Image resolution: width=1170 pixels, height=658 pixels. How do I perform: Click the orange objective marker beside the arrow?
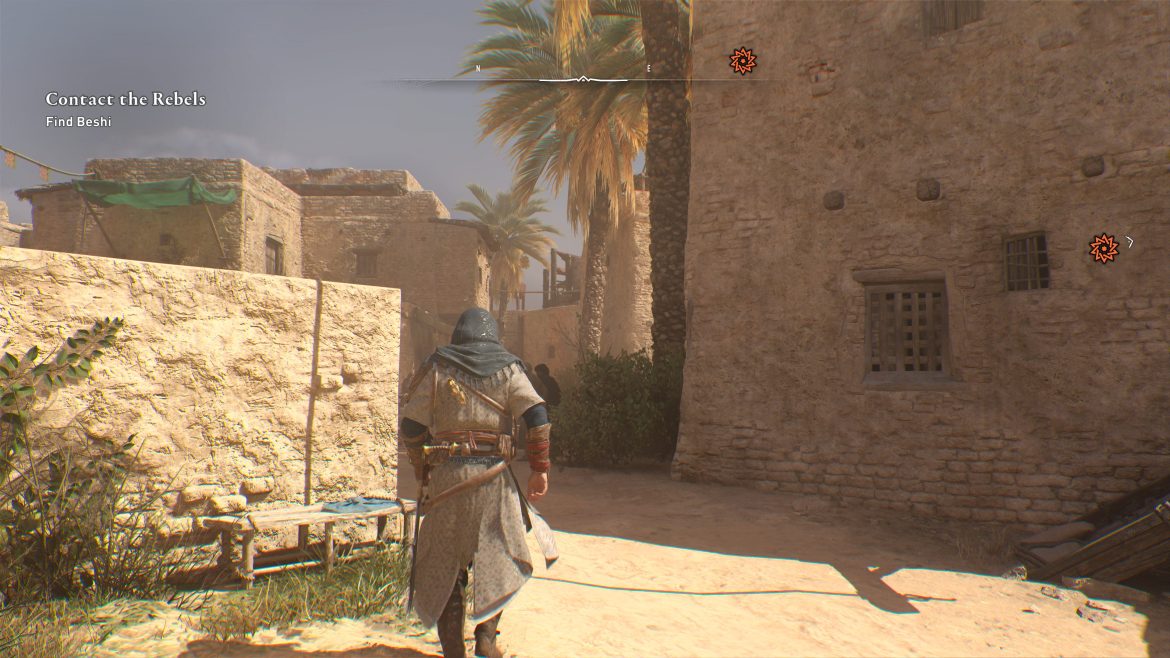coord(1103,247)
